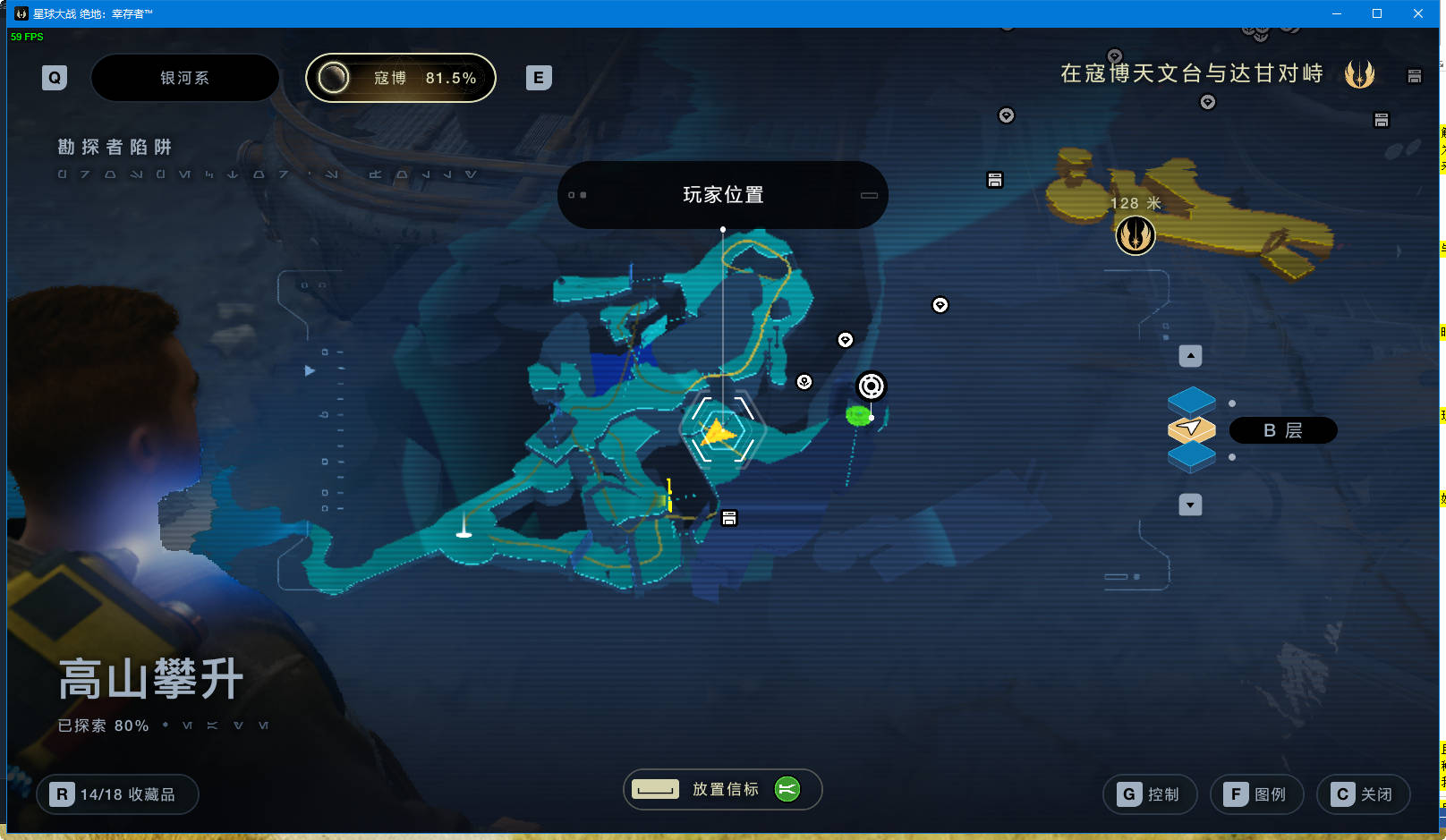
Task: Click the 在寇博天文台与达甘对峙 objective tracker
Action: [1192, 73]
